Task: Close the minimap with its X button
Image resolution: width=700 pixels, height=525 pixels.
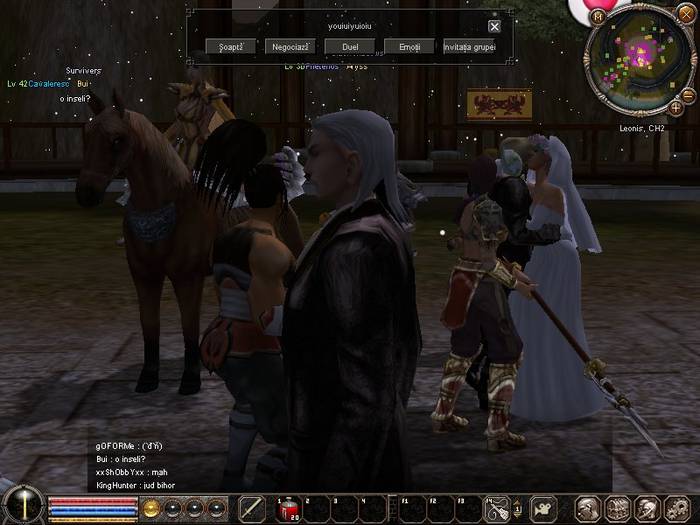Action: tap(684, 12)
